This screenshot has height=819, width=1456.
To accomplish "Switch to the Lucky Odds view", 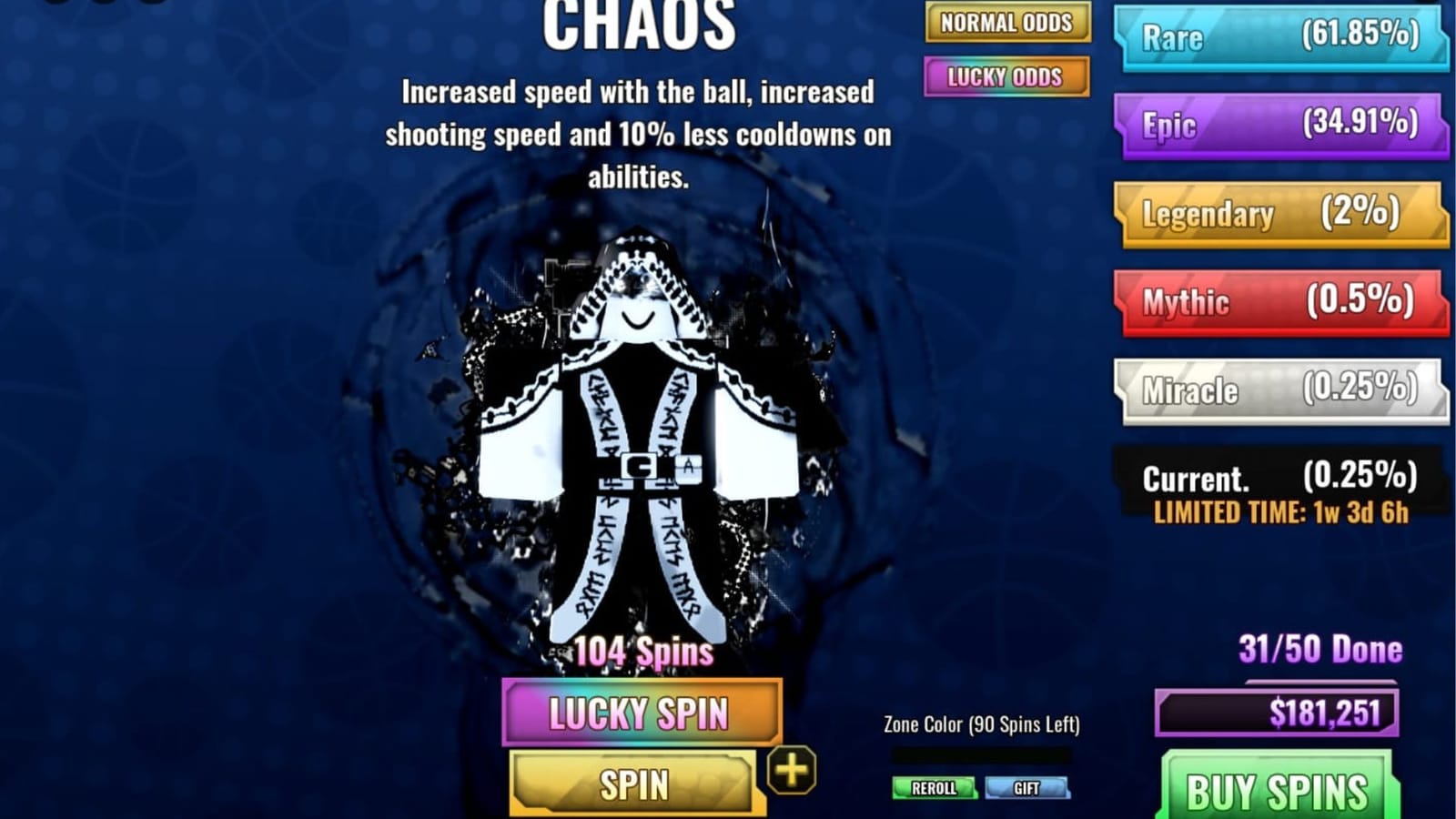I will pyautogui.click(x=1005, y=78).
